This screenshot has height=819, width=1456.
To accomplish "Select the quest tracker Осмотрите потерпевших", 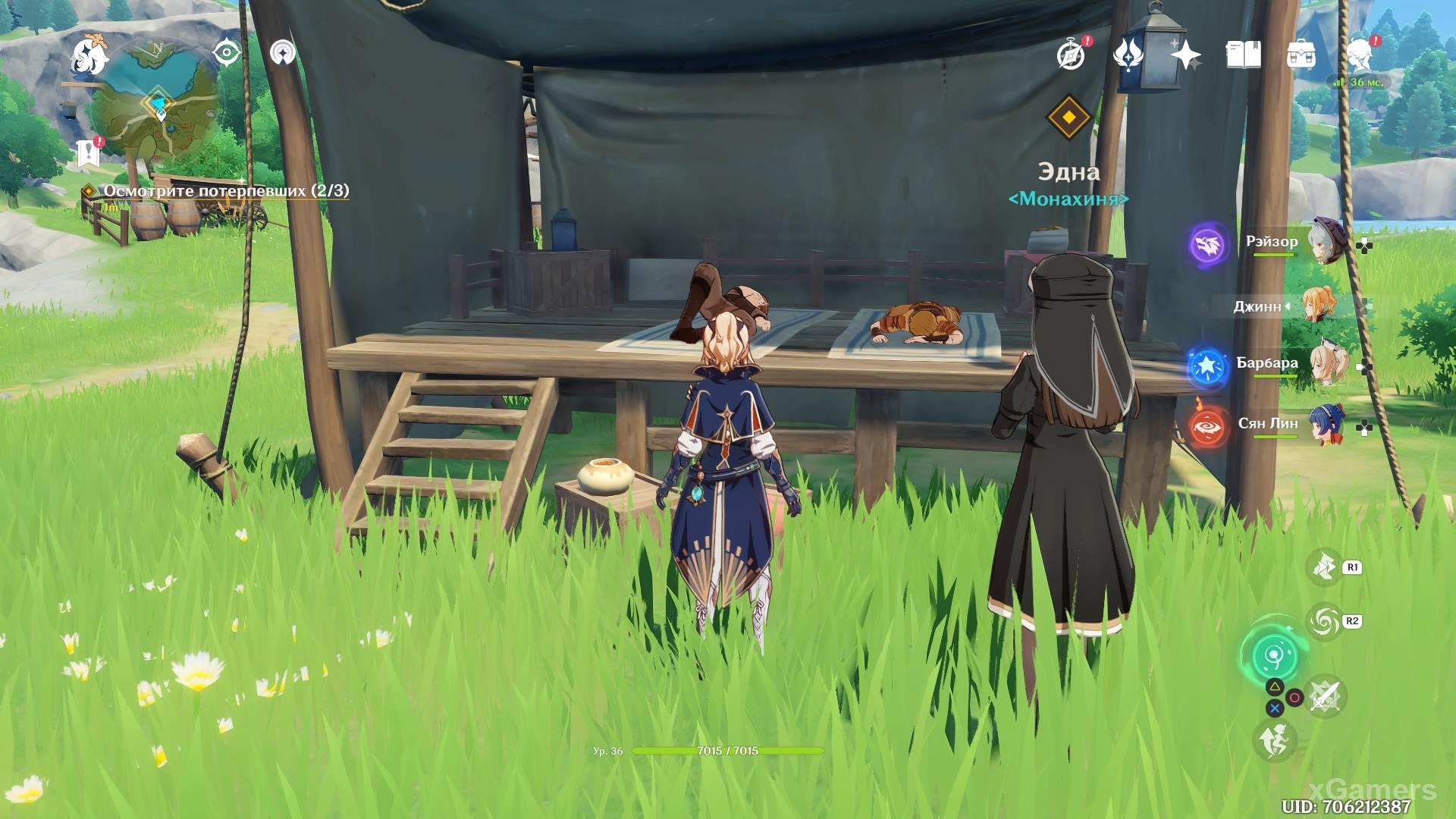I will pyautogui.click(x=226, y=191).
